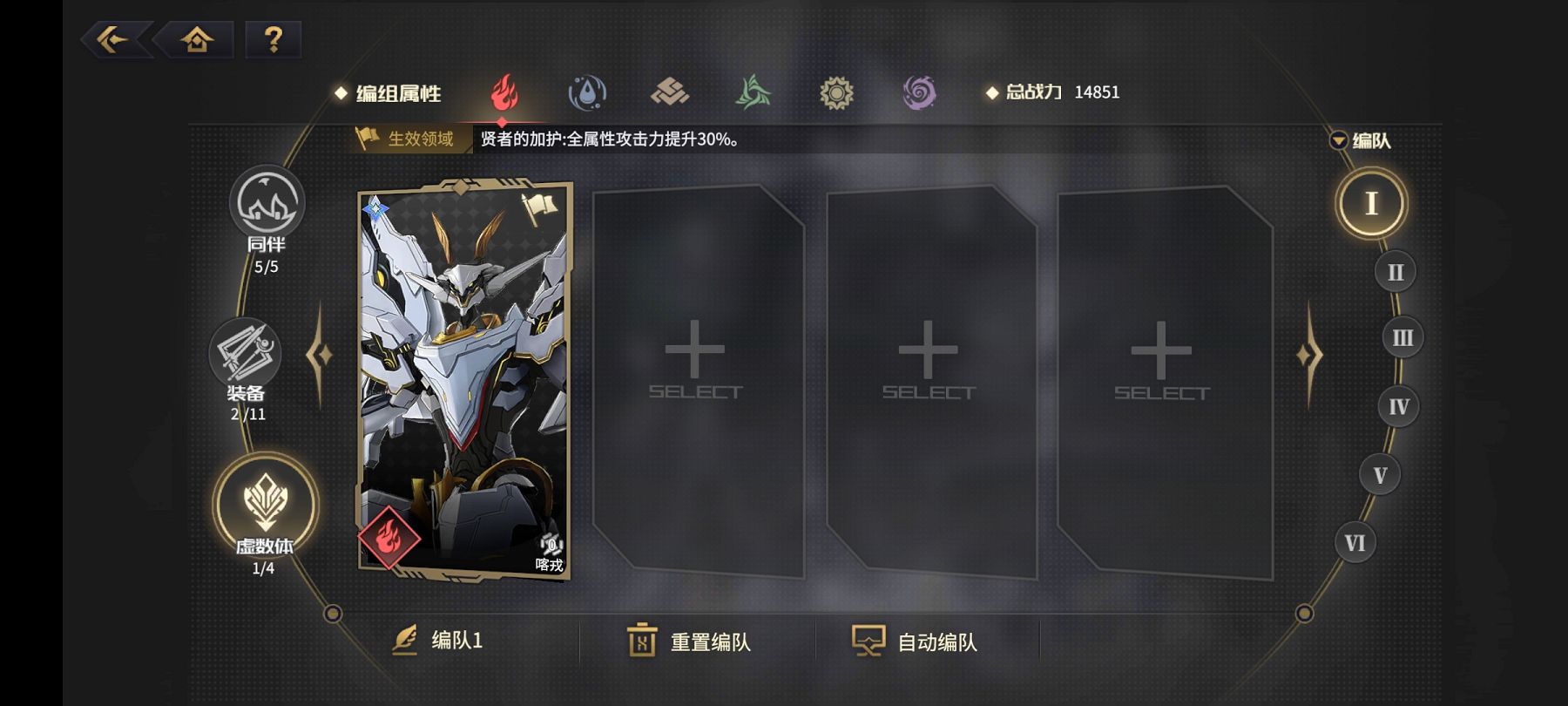Image resolution: width=1568 pixels, height=706 pixels.
Task: Rename team via 编队1 button
Action: tap(438, 641)
